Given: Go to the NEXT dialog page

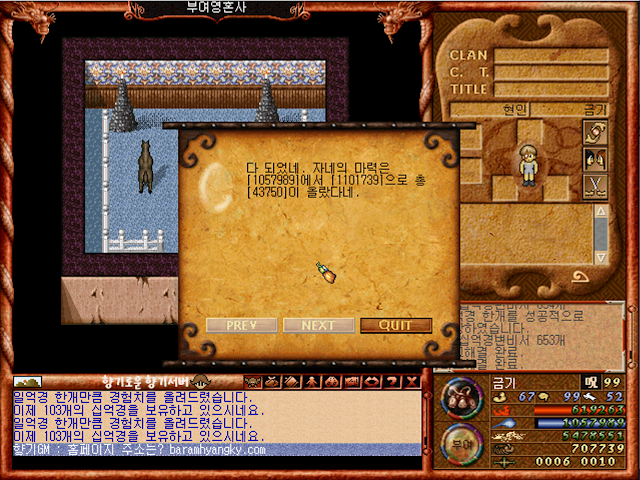Looking at the screenshot, I should click(319, 325).
